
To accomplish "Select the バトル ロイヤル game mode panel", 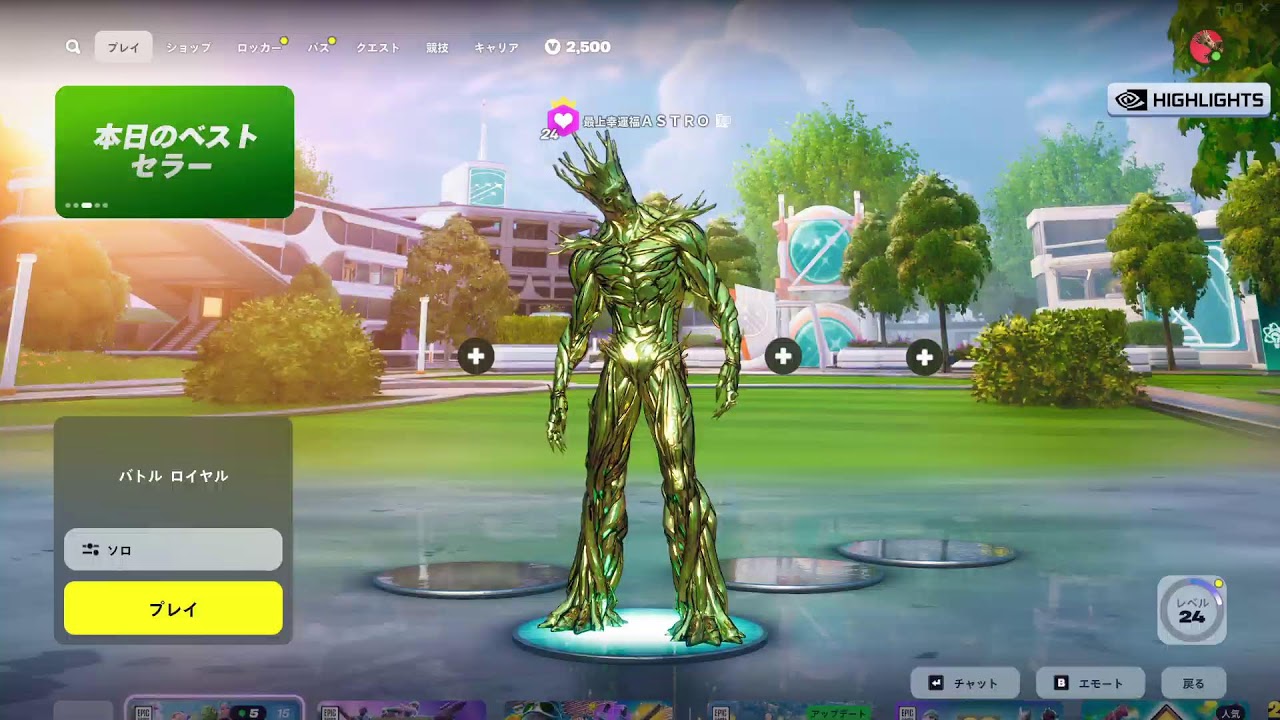I will pyautogui.click(x=173, y=476).
